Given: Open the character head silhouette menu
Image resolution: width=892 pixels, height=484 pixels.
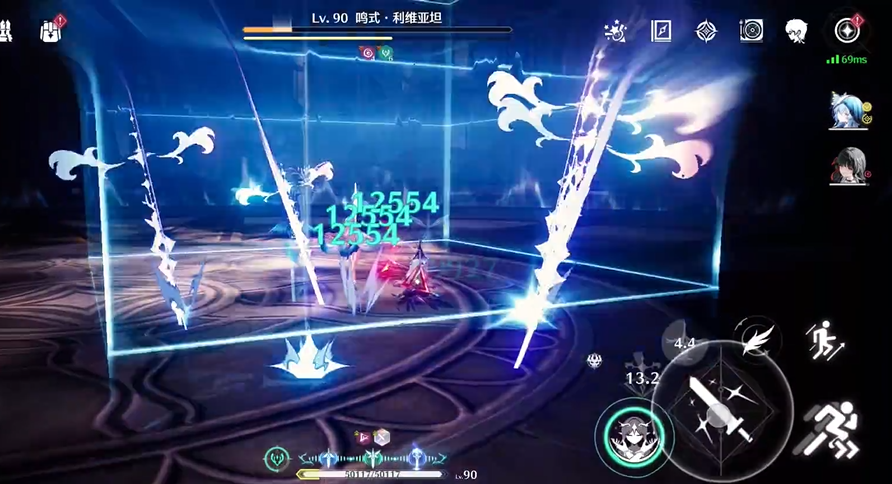Looking at the screenshot, I should click(x=796, y=31).
